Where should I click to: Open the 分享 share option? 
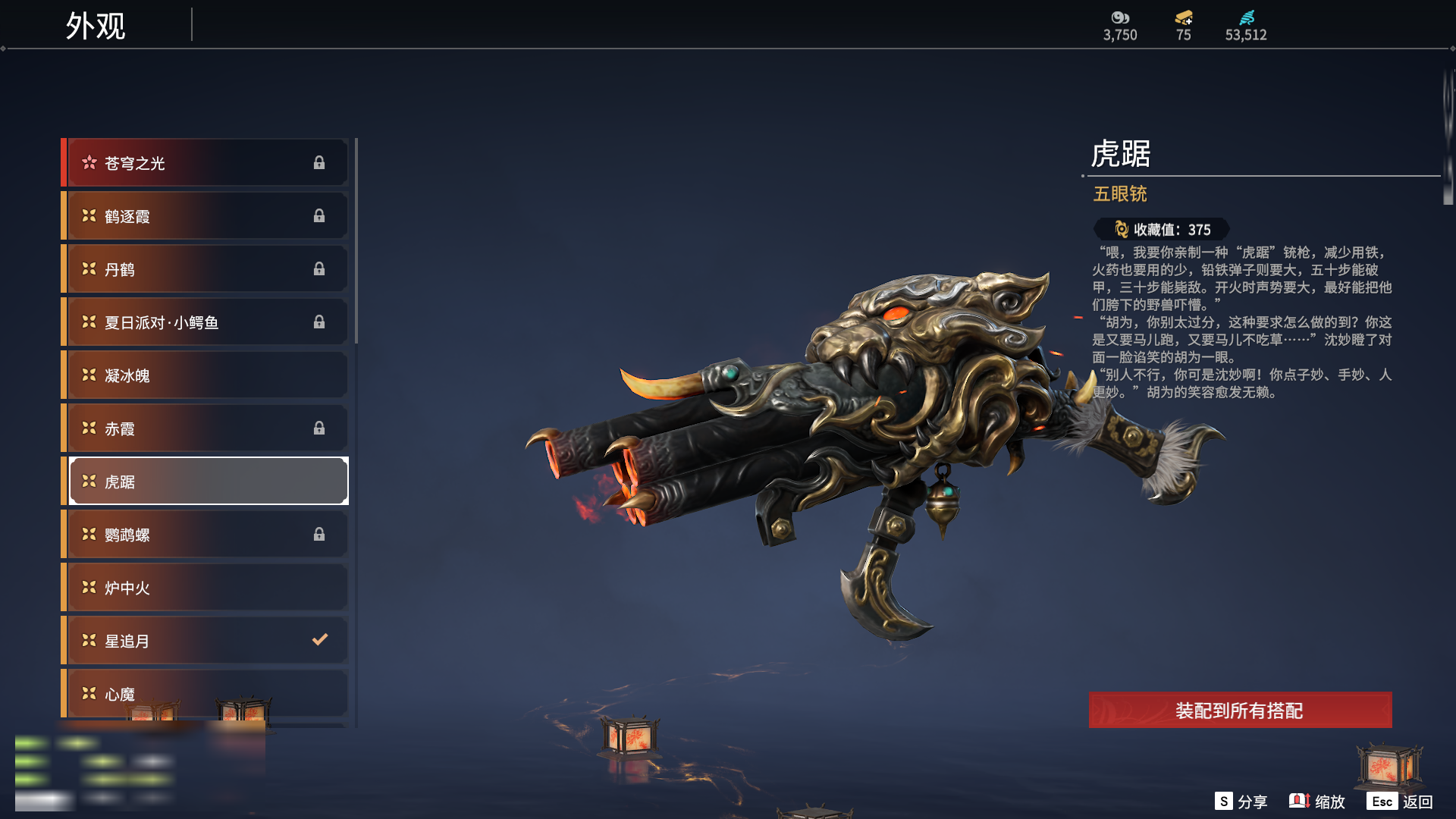[1241, 802]
